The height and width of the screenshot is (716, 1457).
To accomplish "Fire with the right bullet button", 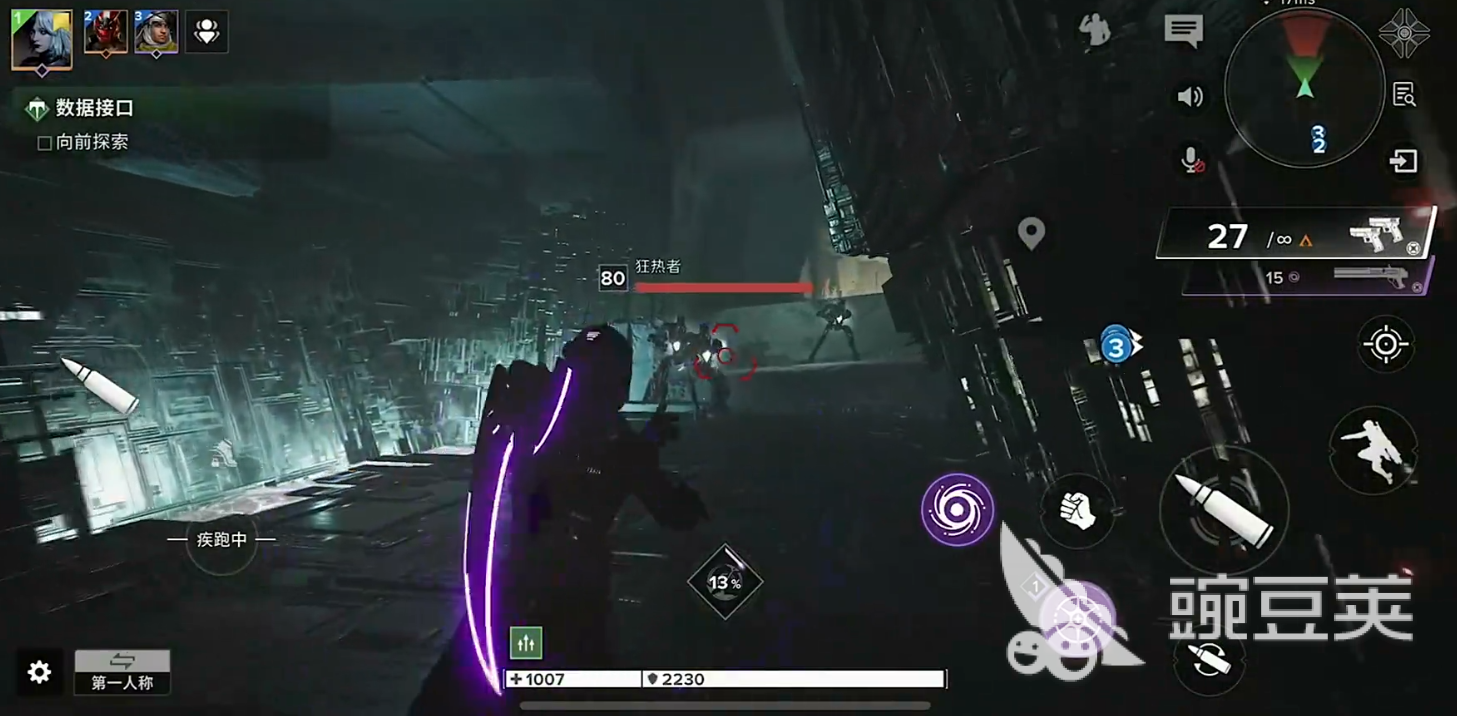I will pos(1223,510).
